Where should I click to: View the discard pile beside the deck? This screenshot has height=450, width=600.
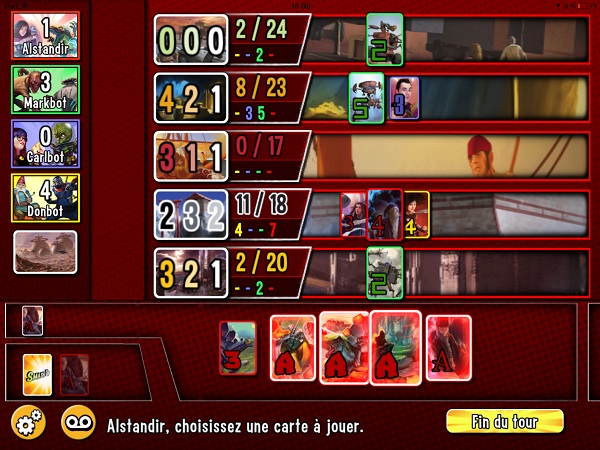(73, 375)
